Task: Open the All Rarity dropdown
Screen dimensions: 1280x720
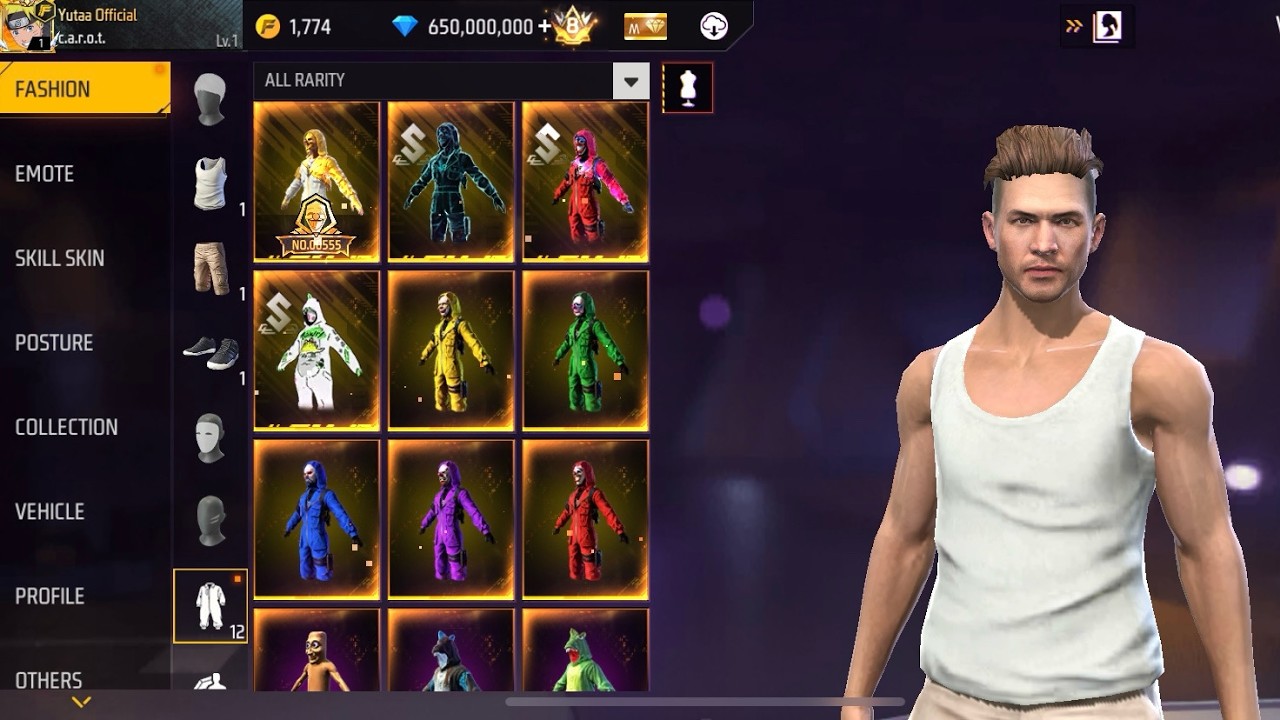Action: tap(630, 81)
